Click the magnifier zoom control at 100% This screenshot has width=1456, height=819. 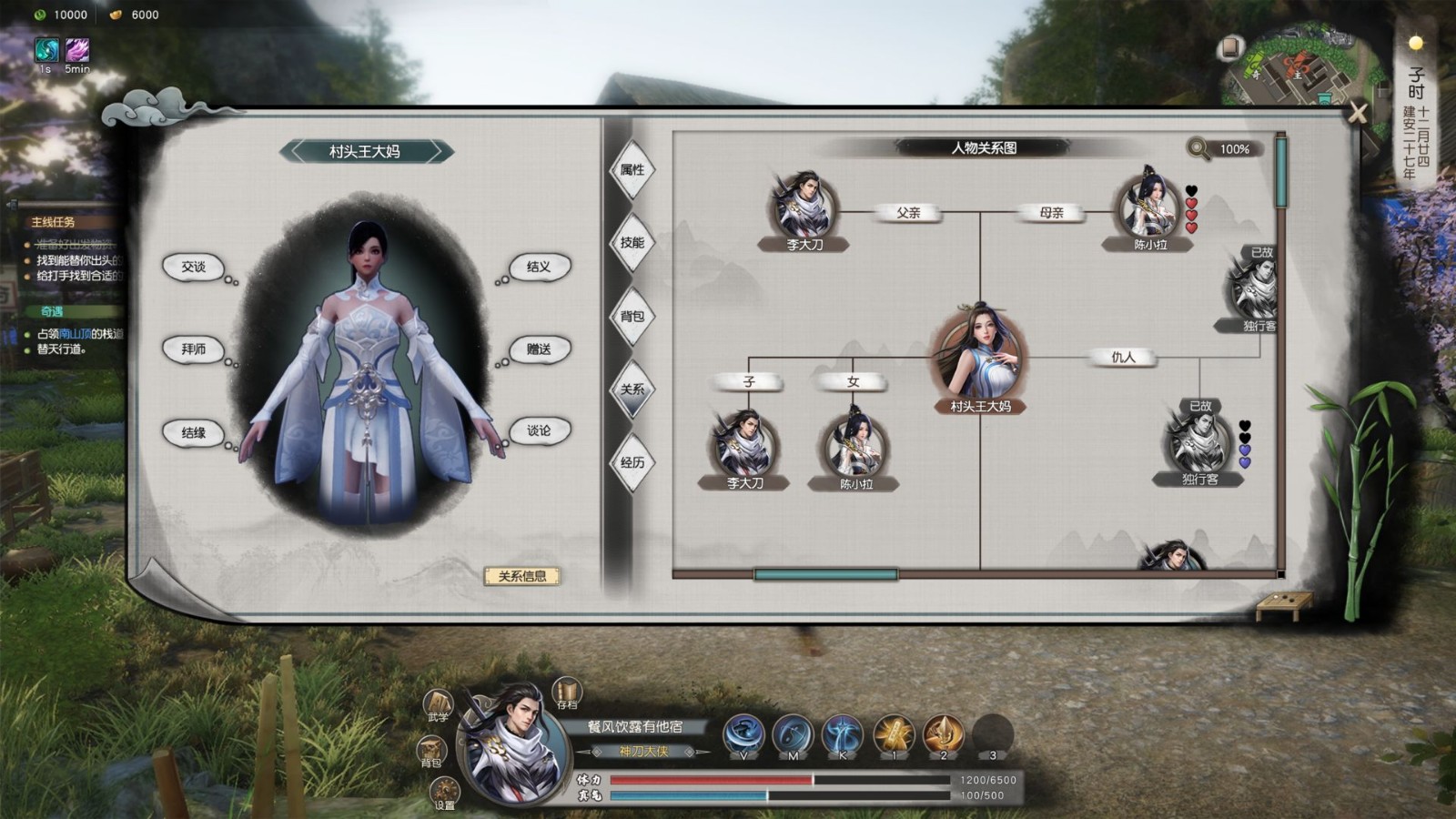1199,148
